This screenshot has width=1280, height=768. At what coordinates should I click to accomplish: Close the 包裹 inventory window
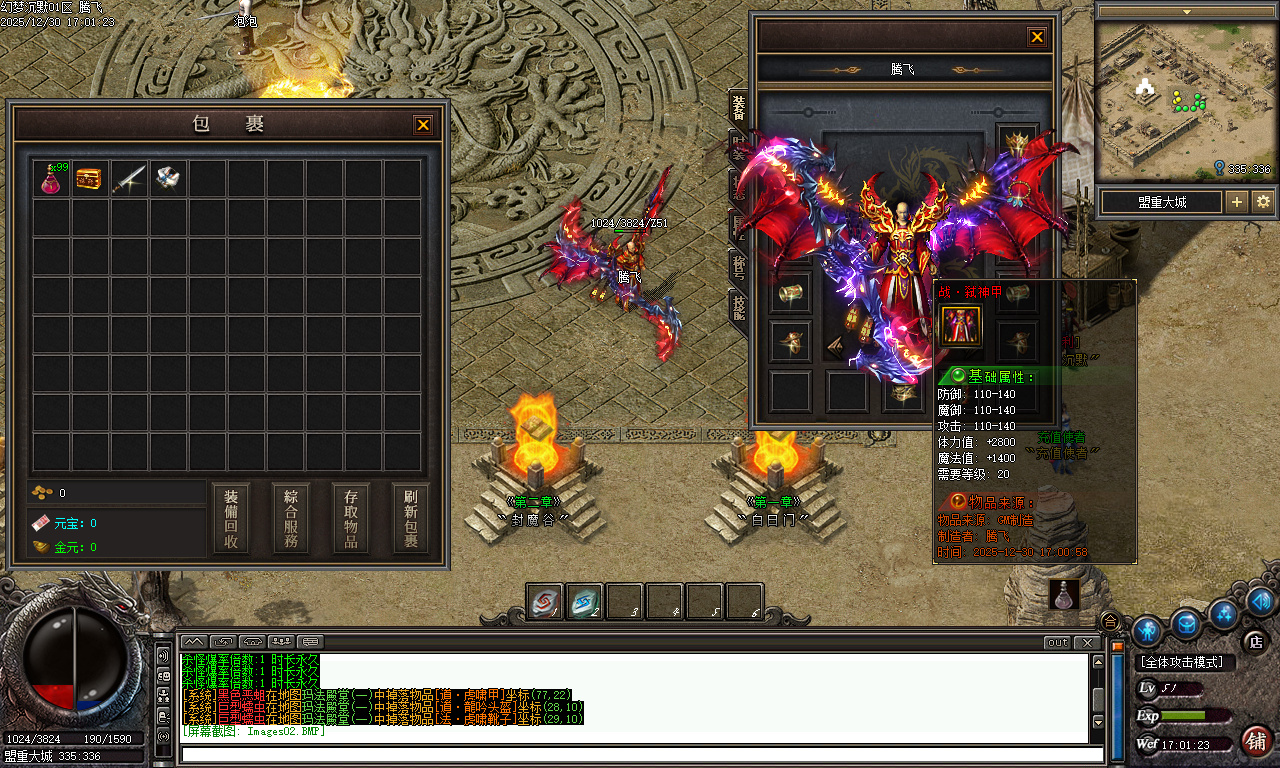pos(423,125)
